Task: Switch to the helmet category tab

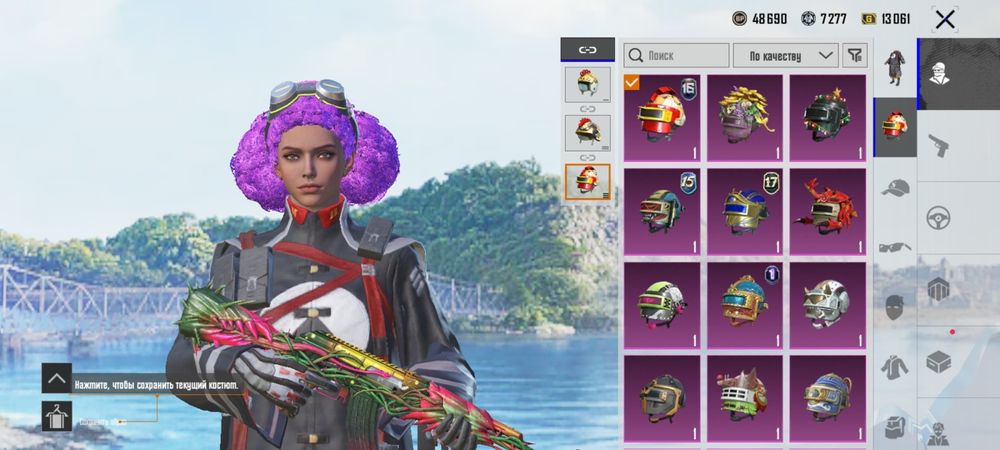Action: [x=895, y=126]
